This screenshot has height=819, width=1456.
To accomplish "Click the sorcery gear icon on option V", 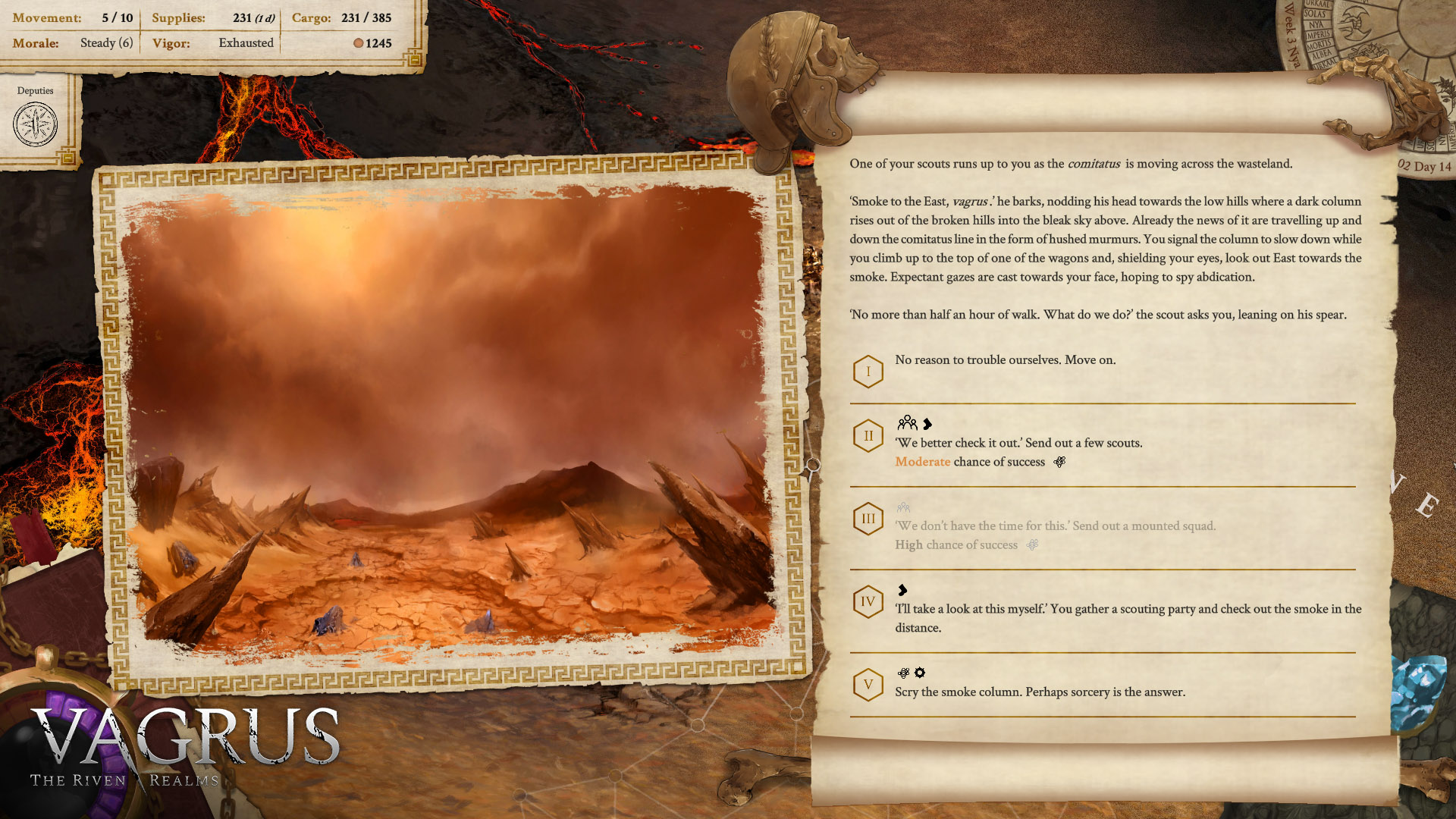I will point(919,673).
